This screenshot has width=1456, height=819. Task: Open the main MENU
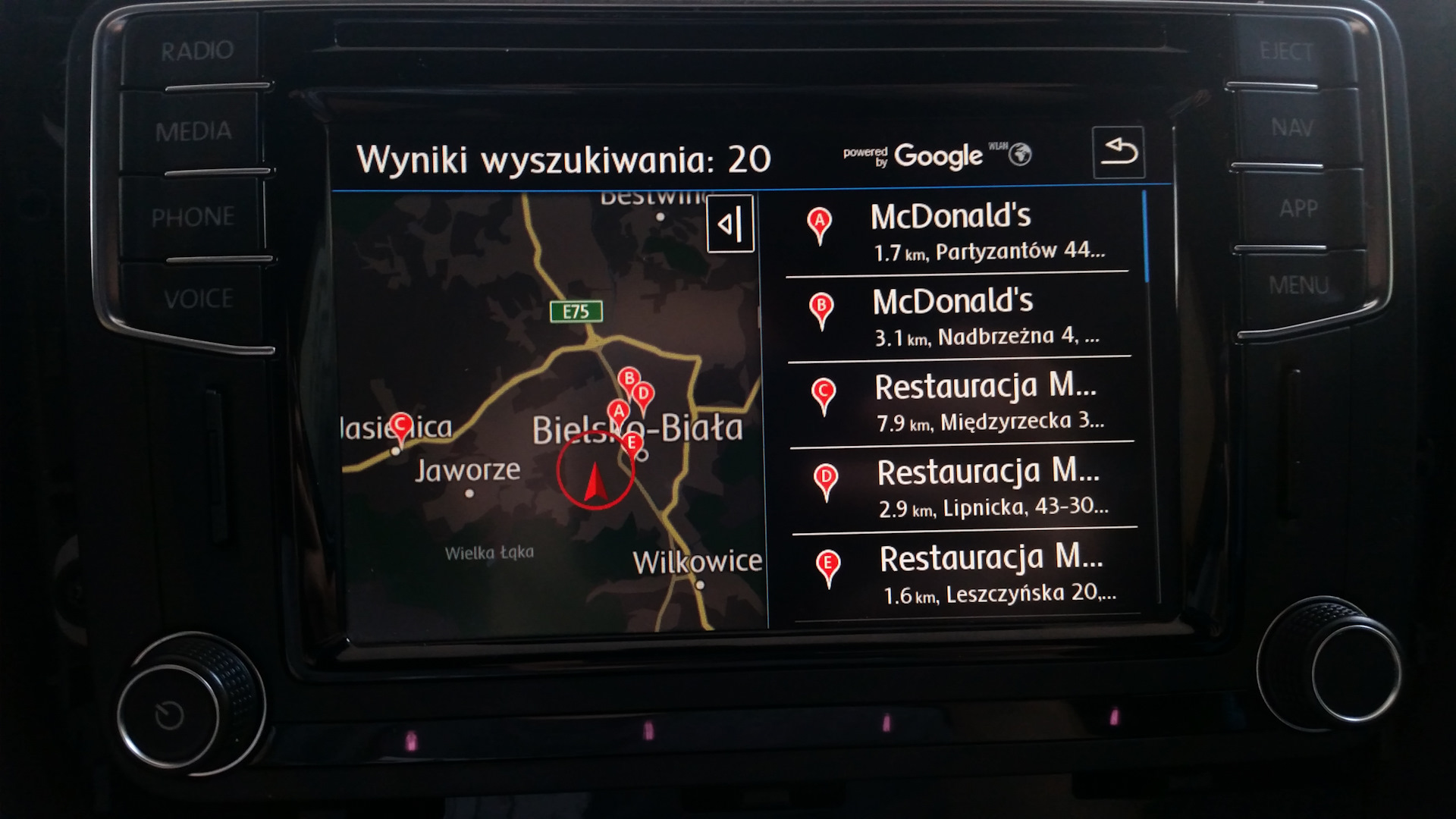[x=1298, y=286]
